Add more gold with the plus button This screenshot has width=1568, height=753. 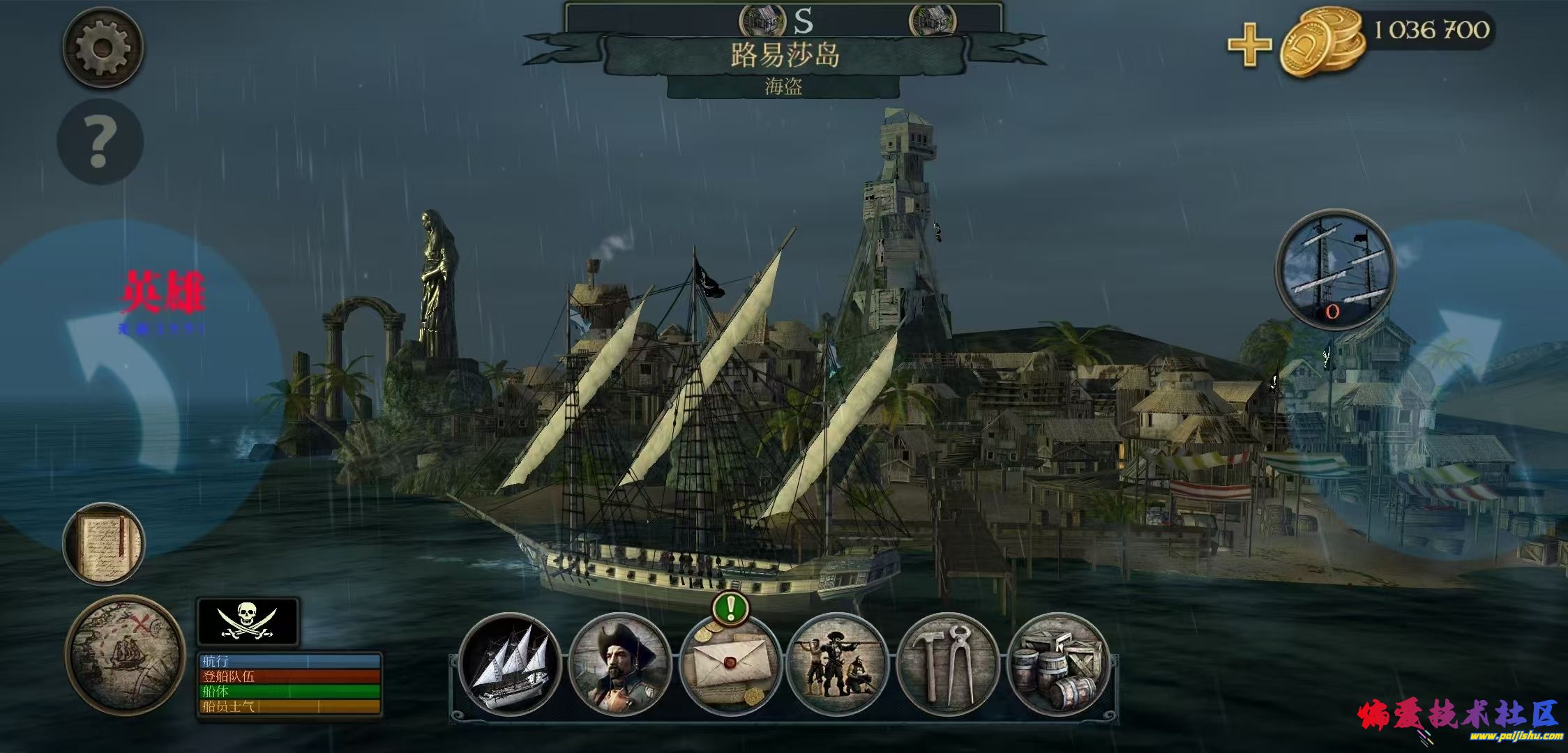coord(1249,45)
